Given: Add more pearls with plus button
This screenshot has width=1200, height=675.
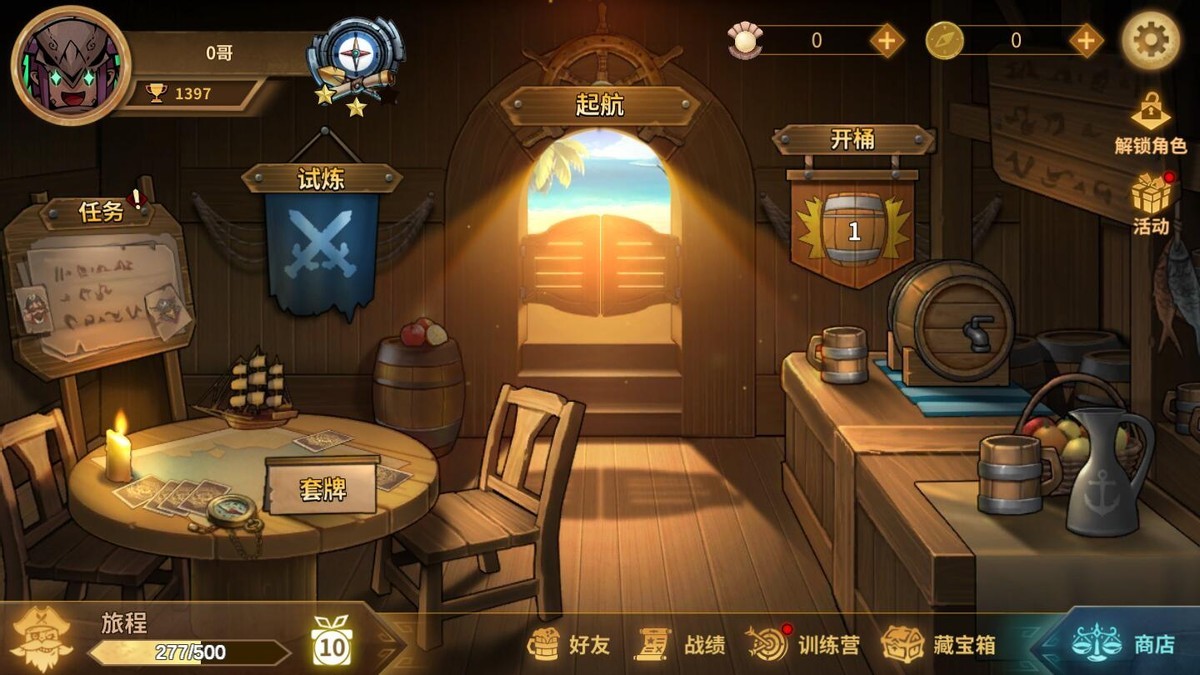Looking at the screenshot, I should point(886,41).
